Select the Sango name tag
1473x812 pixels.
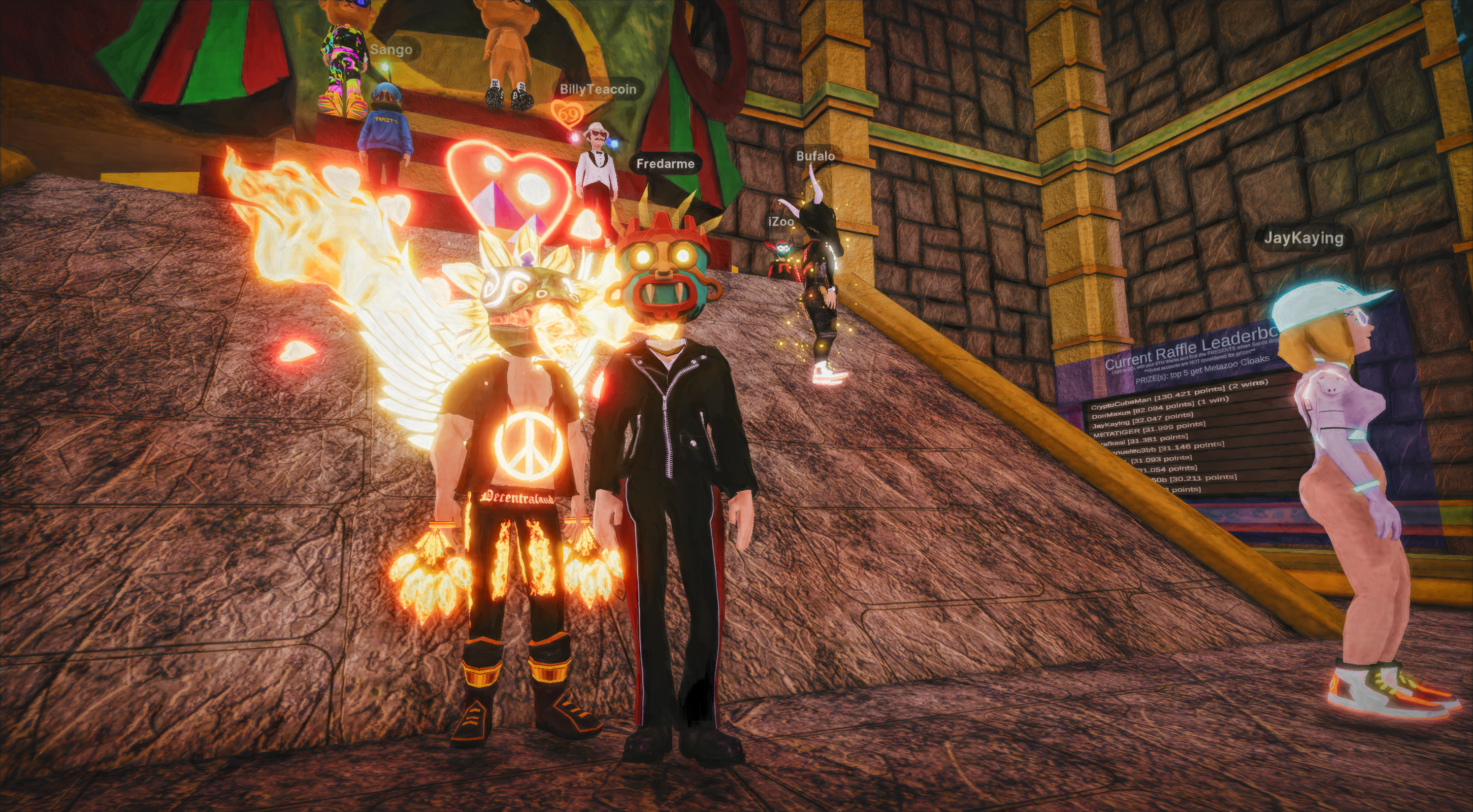click(391, 50)
